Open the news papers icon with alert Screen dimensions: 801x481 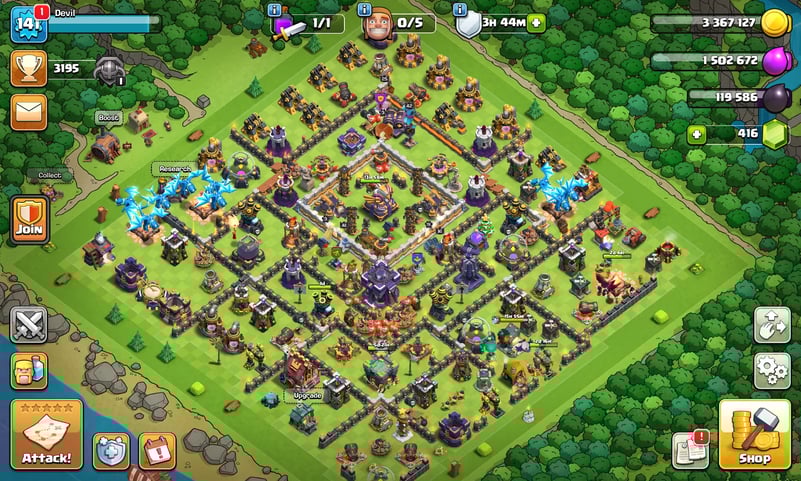coord(691,449)
